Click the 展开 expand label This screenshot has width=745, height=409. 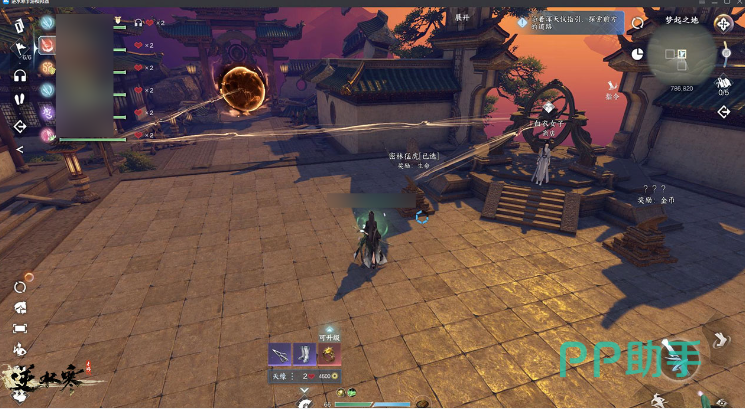click(462, 18)
